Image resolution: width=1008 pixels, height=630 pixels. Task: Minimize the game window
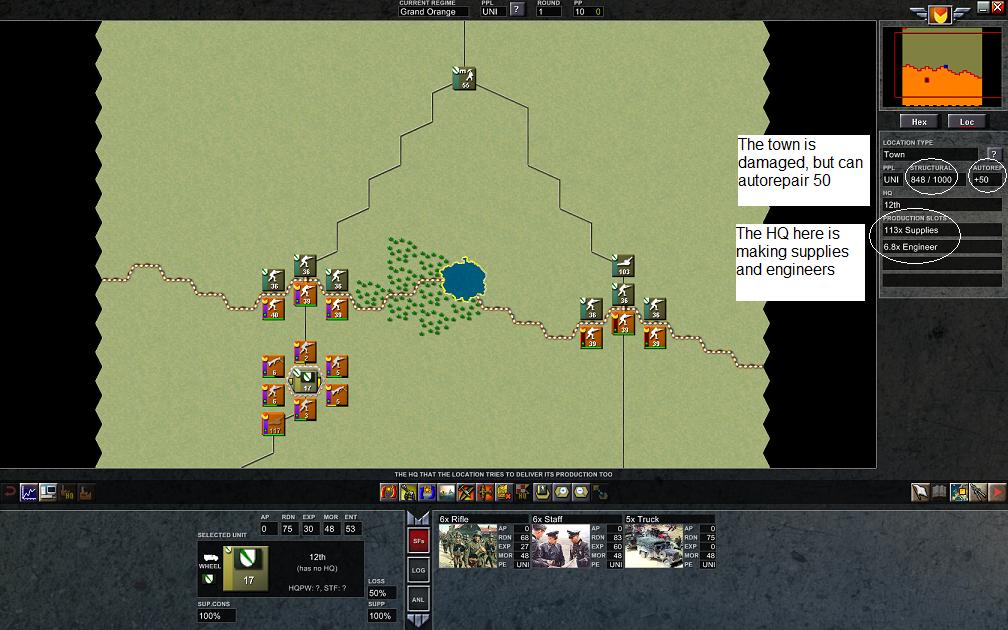tap(983, 7)
